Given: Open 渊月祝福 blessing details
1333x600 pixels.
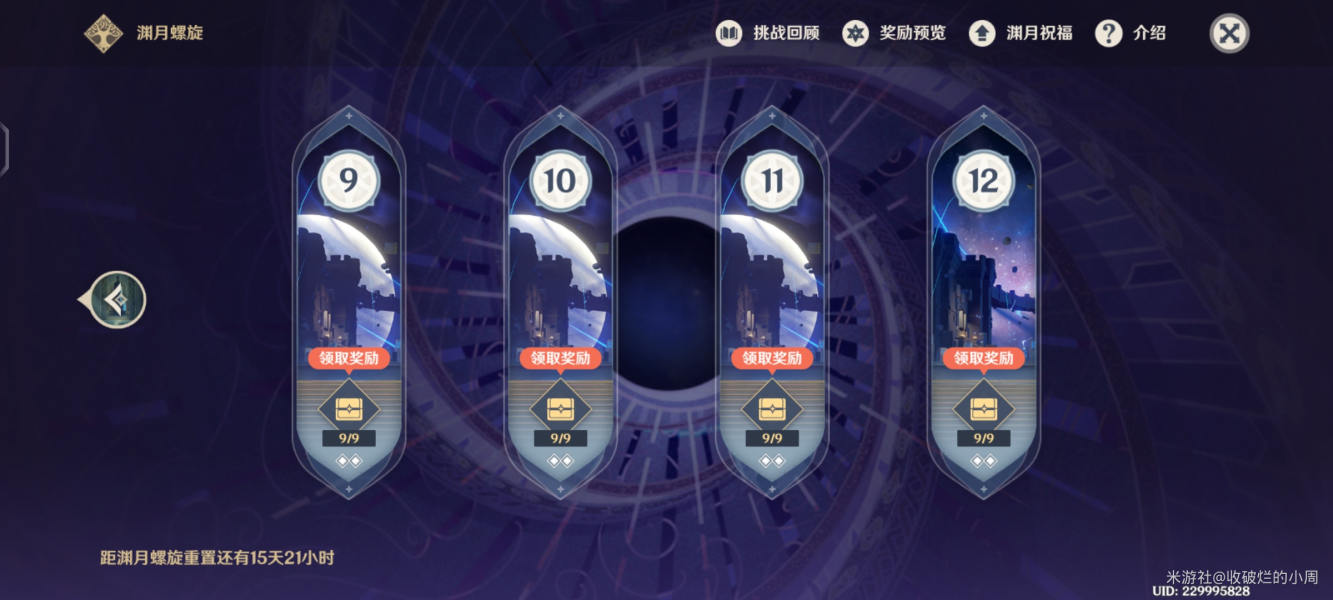Looking at the screenshot, I should click(1021, 33).
